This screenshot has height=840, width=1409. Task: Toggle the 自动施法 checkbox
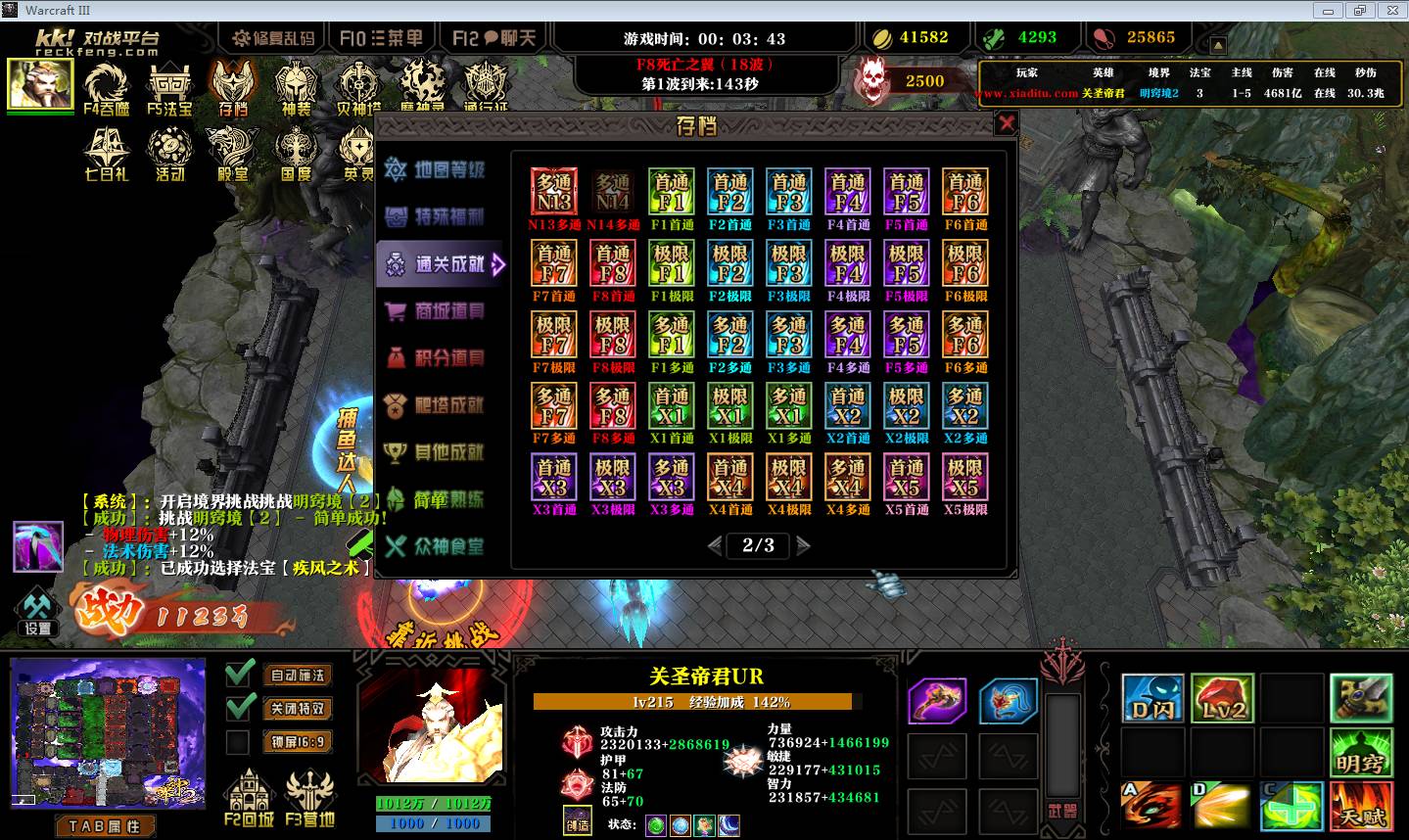pyautogui.click(x=239, y=675)
